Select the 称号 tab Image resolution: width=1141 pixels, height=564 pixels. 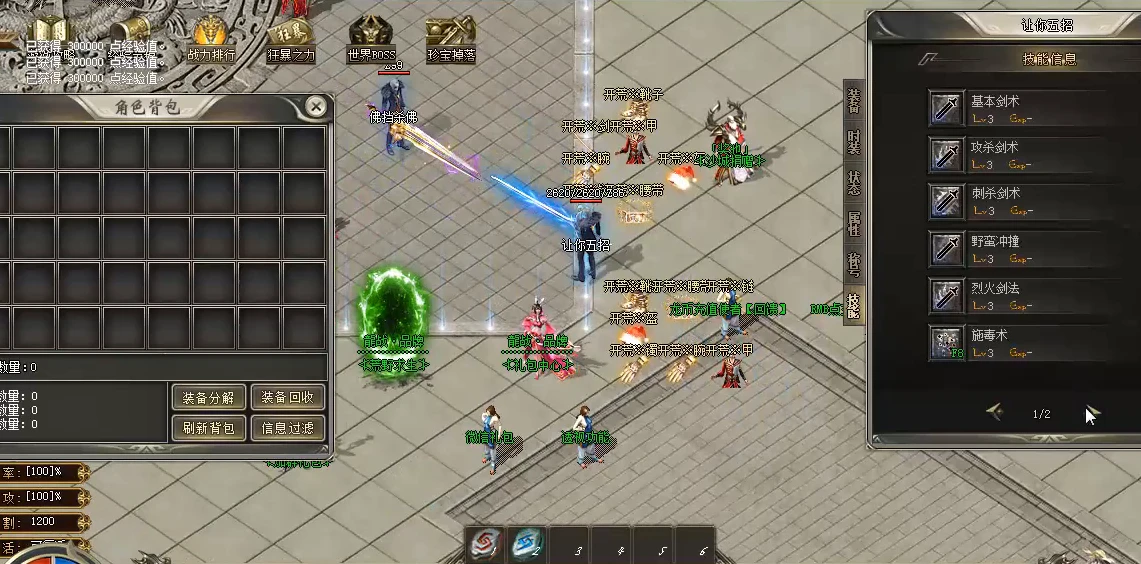pos(853,263)
